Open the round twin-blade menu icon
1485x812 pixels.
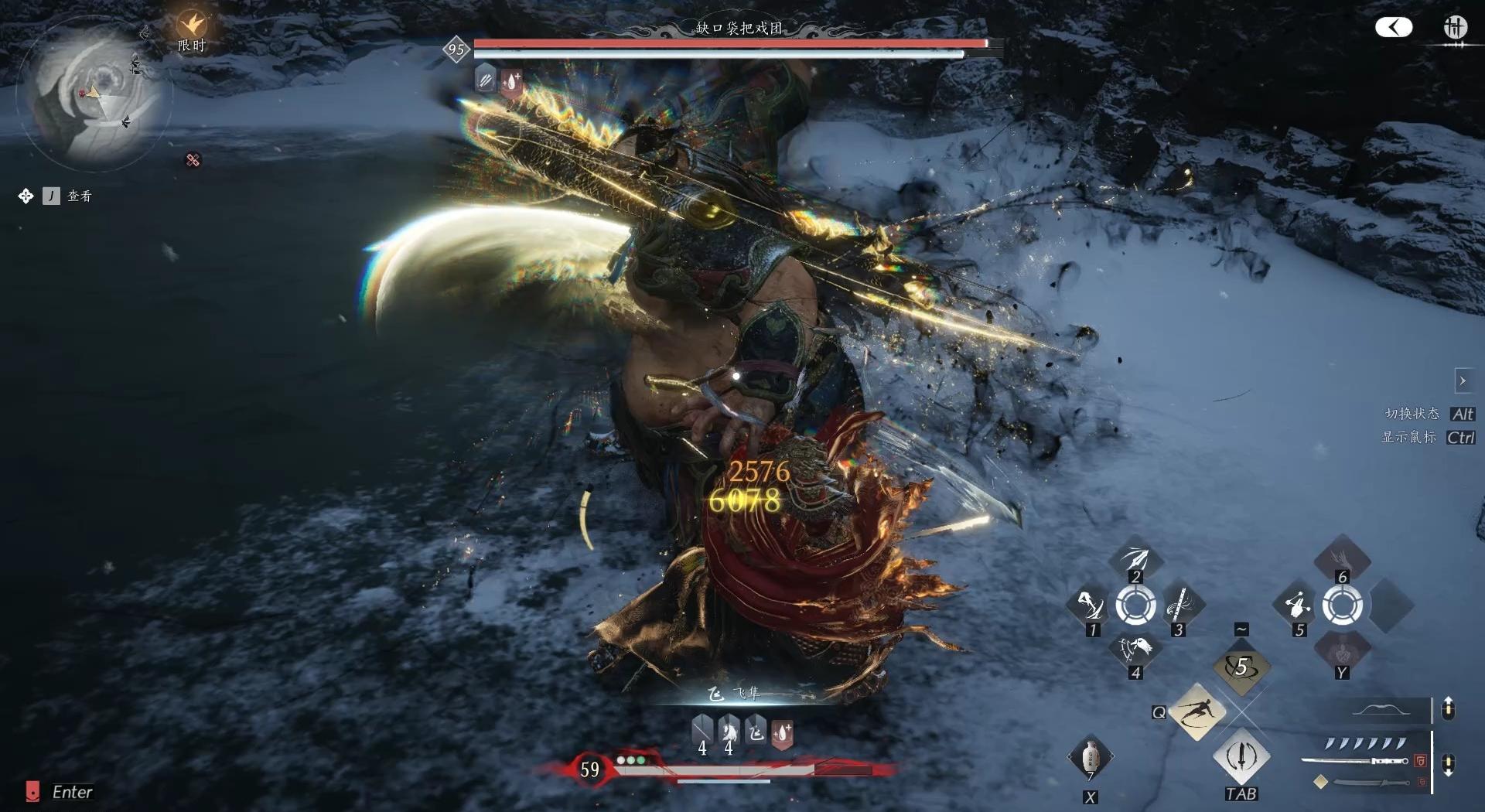1455,28
